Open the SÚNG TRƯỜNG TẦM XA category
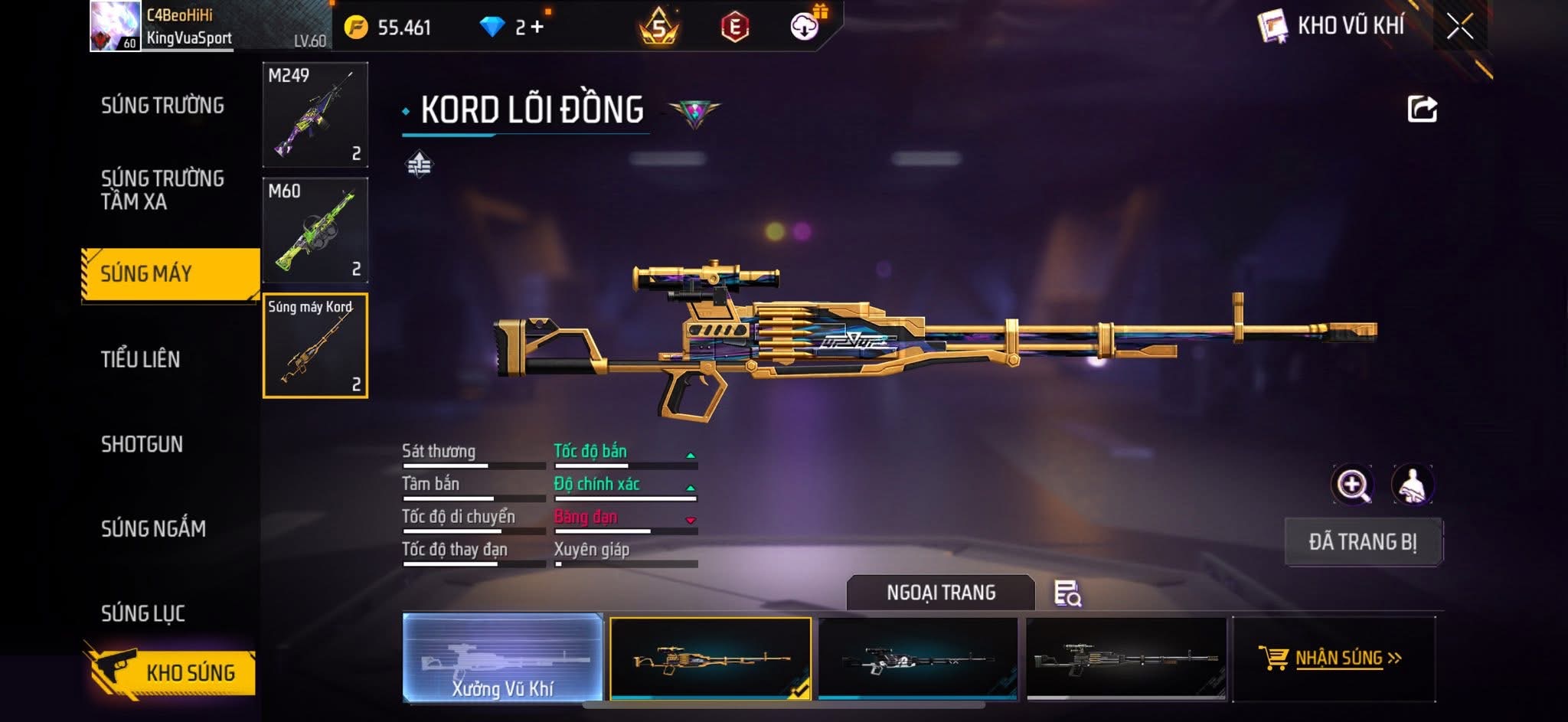Viewport: 1568px width, 722px height. 162,190
